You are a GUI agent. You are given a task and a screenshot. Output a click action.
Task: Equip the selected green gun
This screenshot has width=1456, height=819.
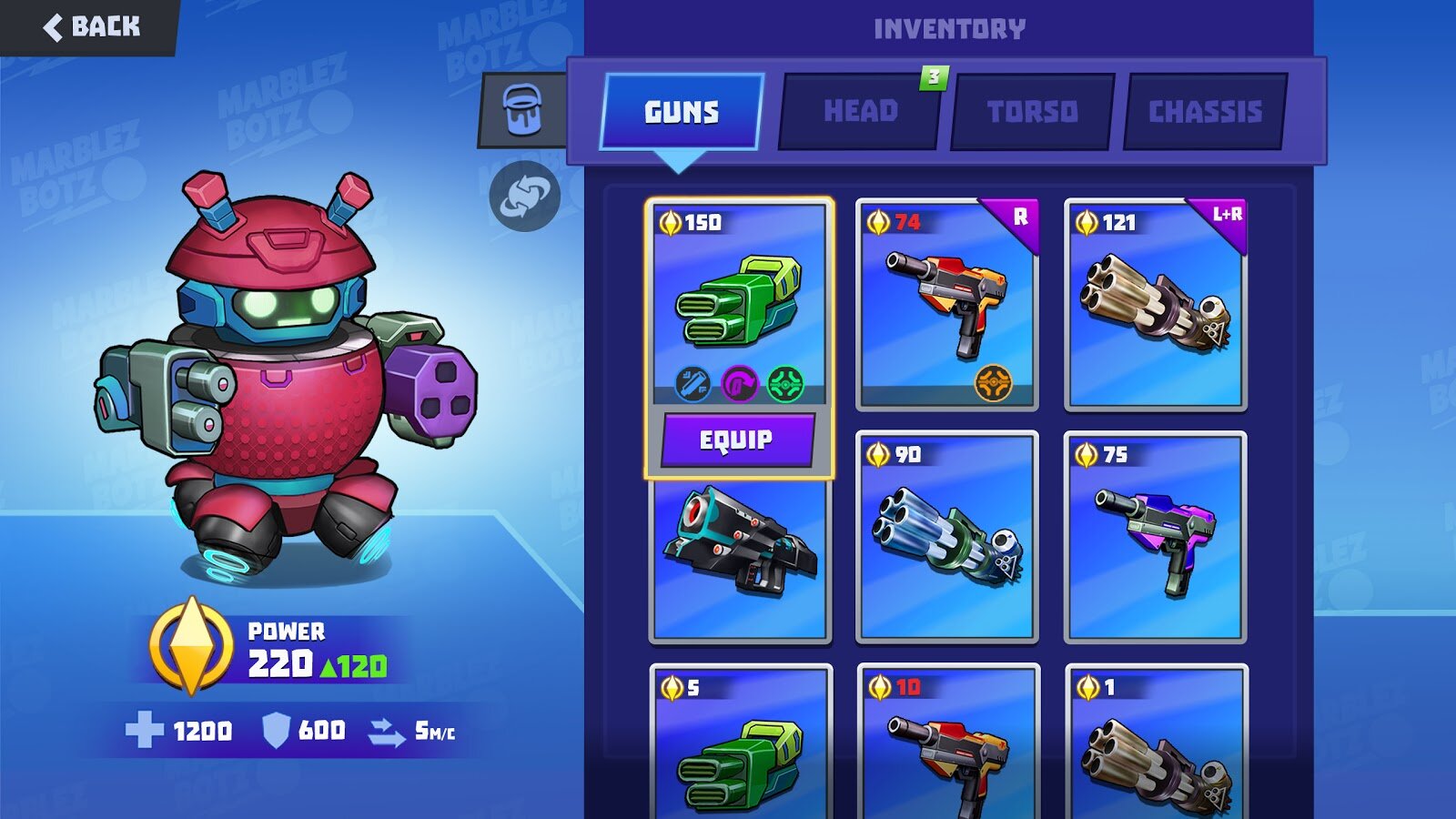tap(737, 440)
